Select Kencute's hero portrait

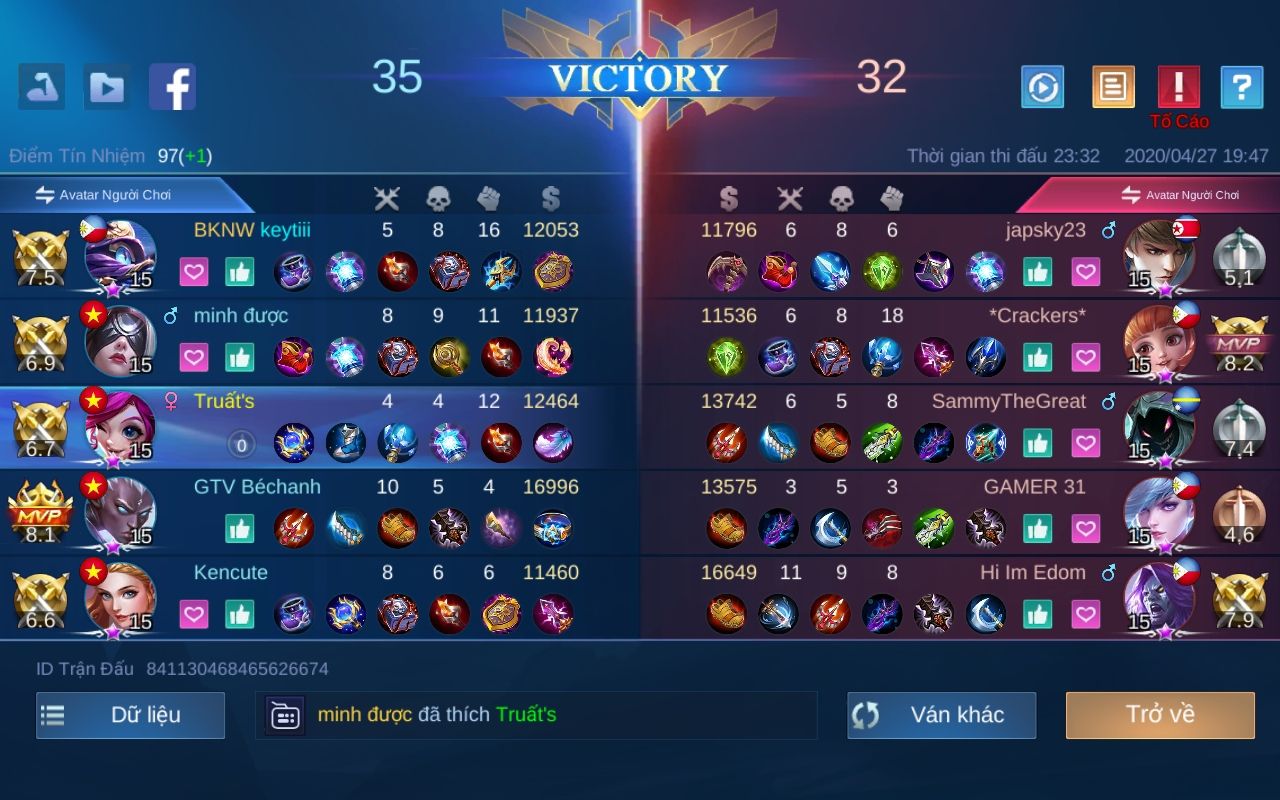pos(120,598)
